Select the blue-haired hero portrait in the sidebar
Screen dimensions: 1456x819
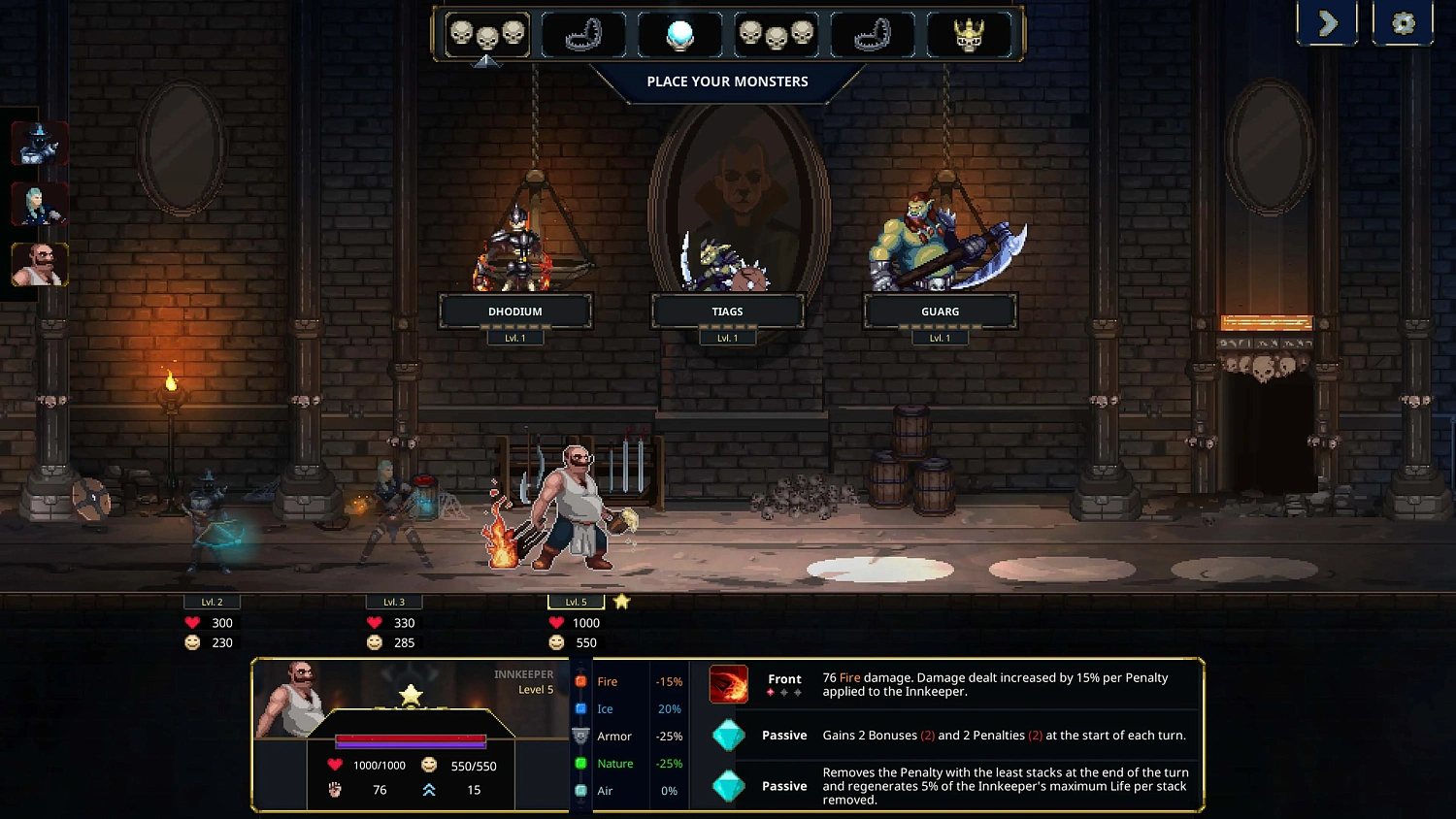click(40, 204)
